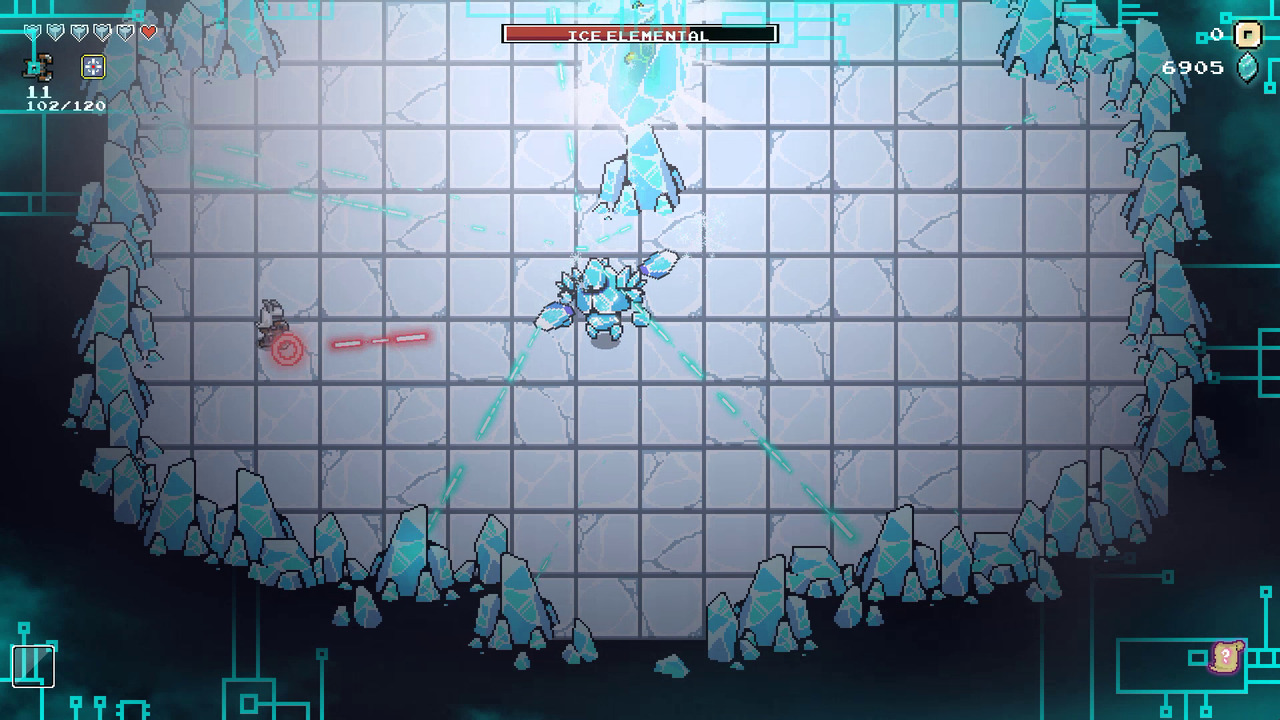The image size is (1280, 720).
Task: Click the leftmost empty heart container
Action: (x=32, y=31)
